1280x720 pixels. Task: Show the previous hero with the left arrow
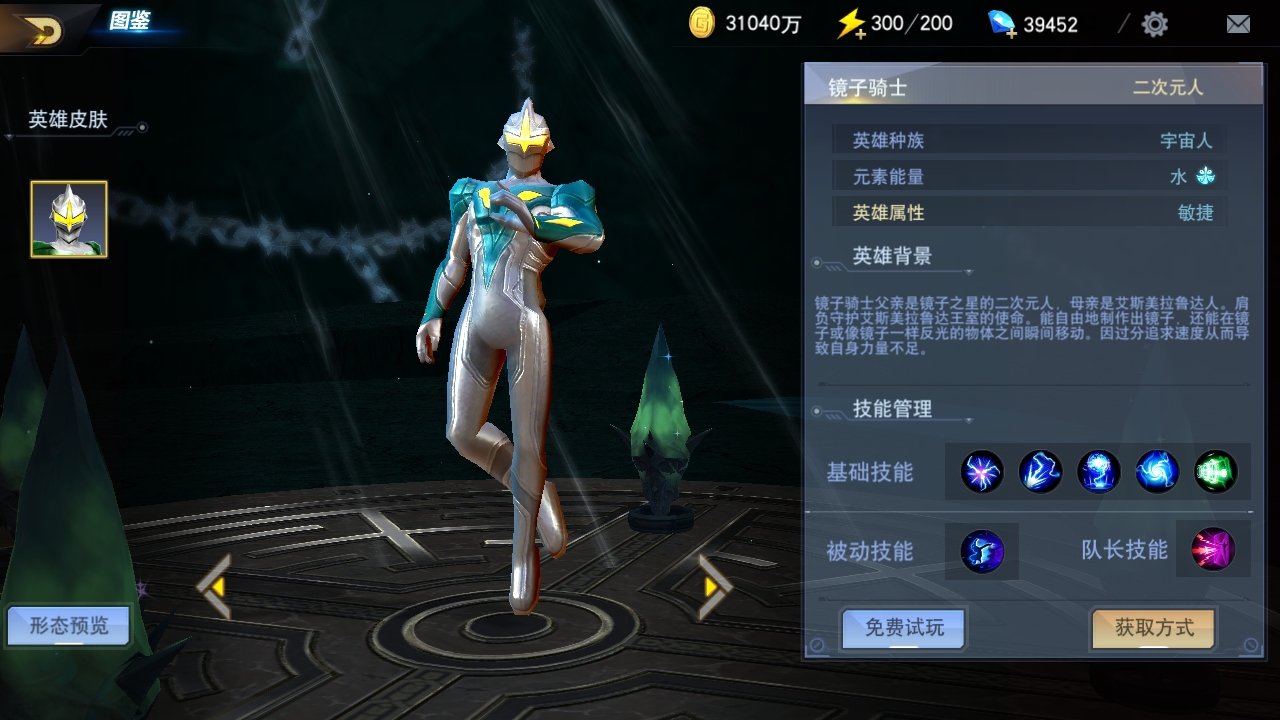pos(214,587)
